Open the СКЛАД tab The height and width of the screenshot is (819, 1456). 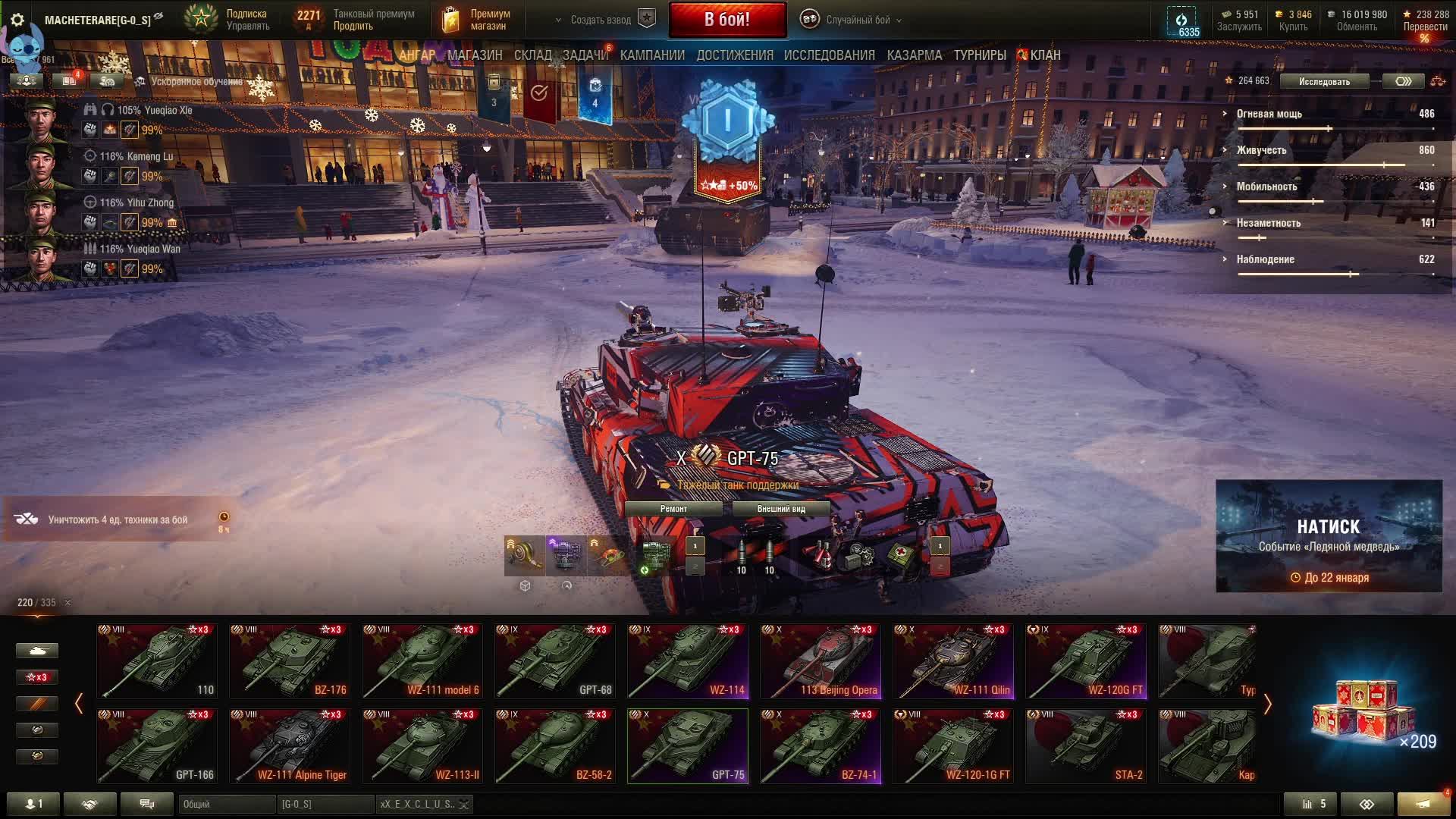click(532, 55)
